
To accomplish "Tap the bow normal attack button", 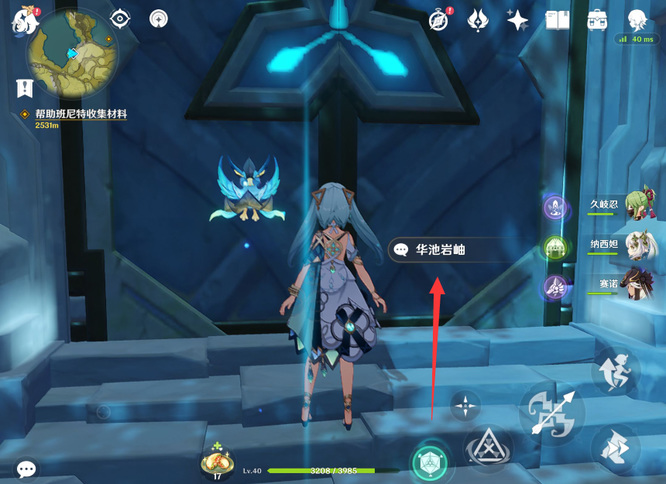I will [x=551, y=411].
